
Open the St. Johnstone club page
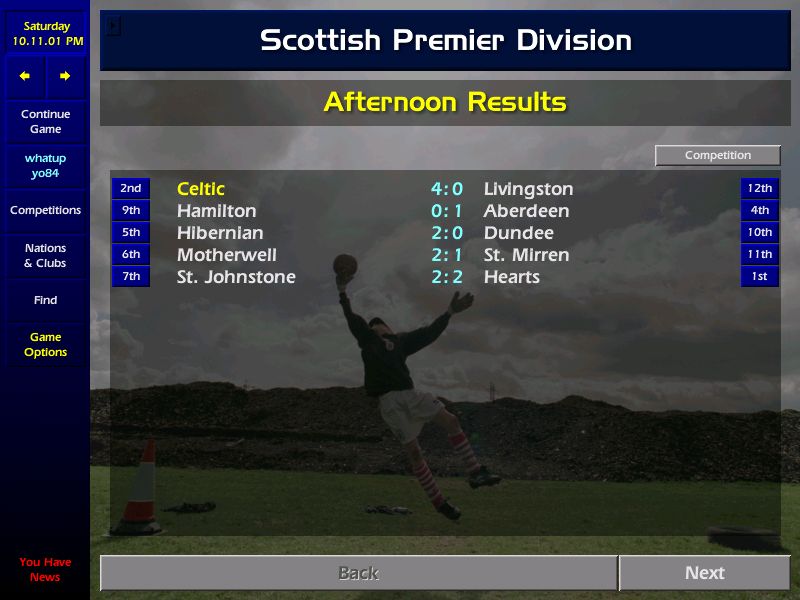coord(236,277)
